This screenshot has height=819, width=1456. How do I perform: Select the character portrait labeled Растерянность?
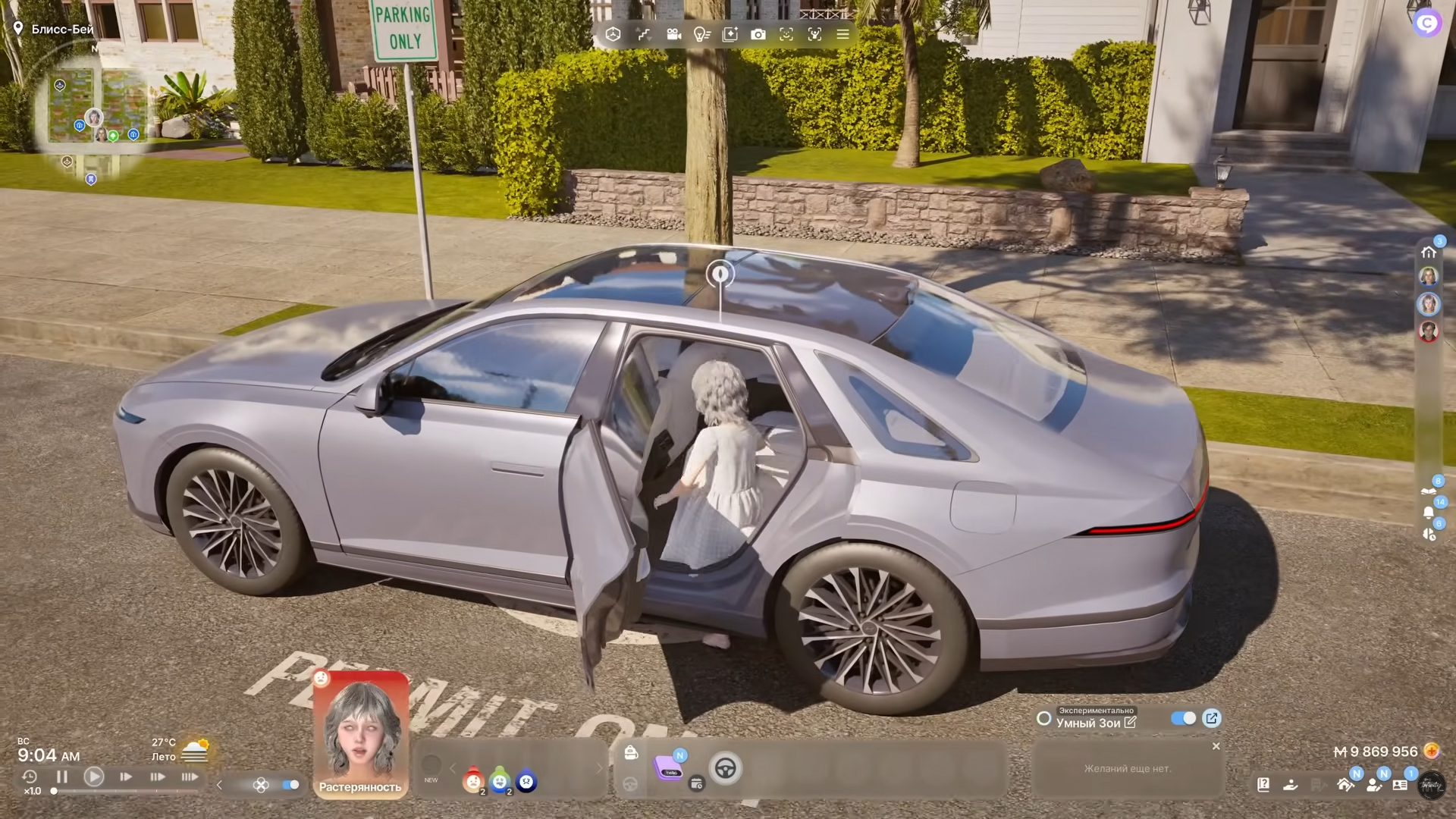click(360, 733)
